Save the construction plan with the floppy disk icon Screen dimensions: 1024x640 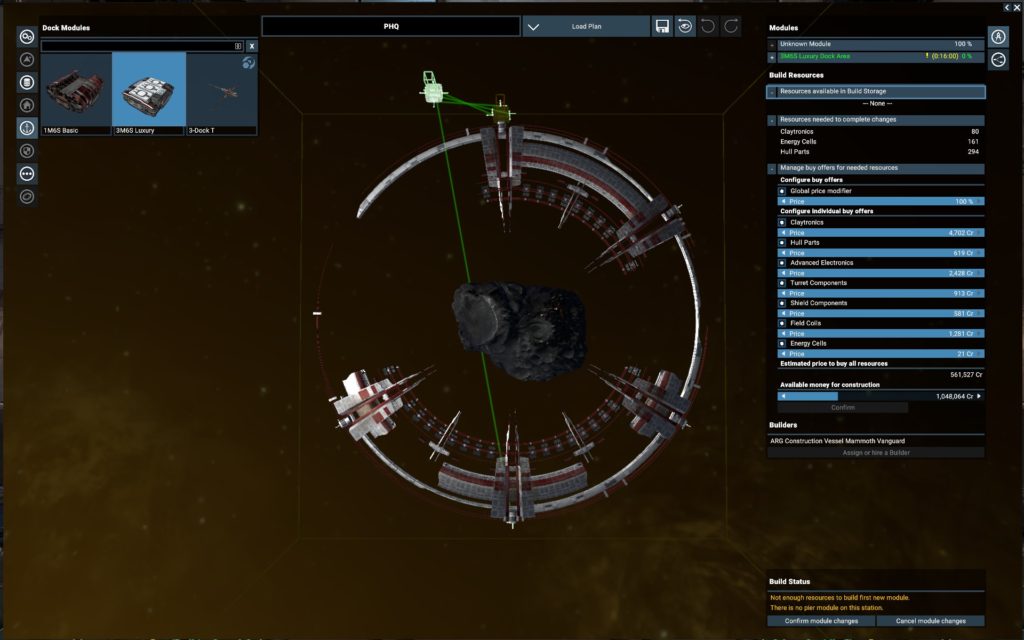pyautogui.click(x=662, y=27)
